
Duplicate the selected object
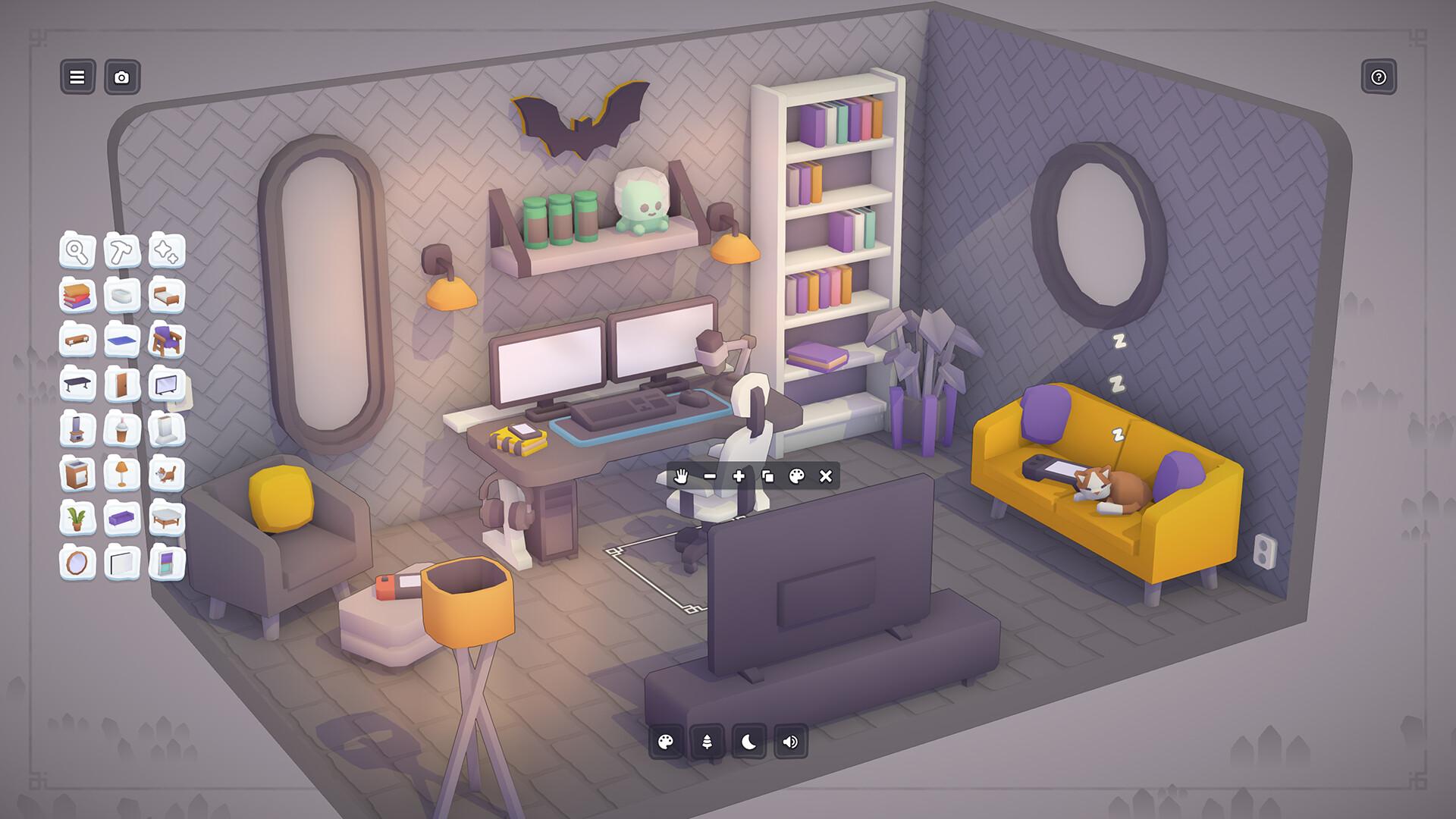[767, 475]
